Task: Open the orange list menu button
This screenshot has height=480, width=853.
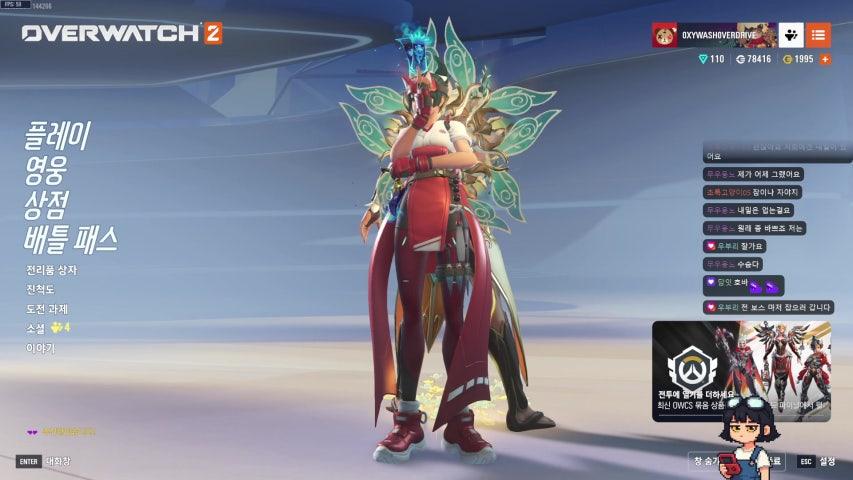Action: tap(818, 36)
